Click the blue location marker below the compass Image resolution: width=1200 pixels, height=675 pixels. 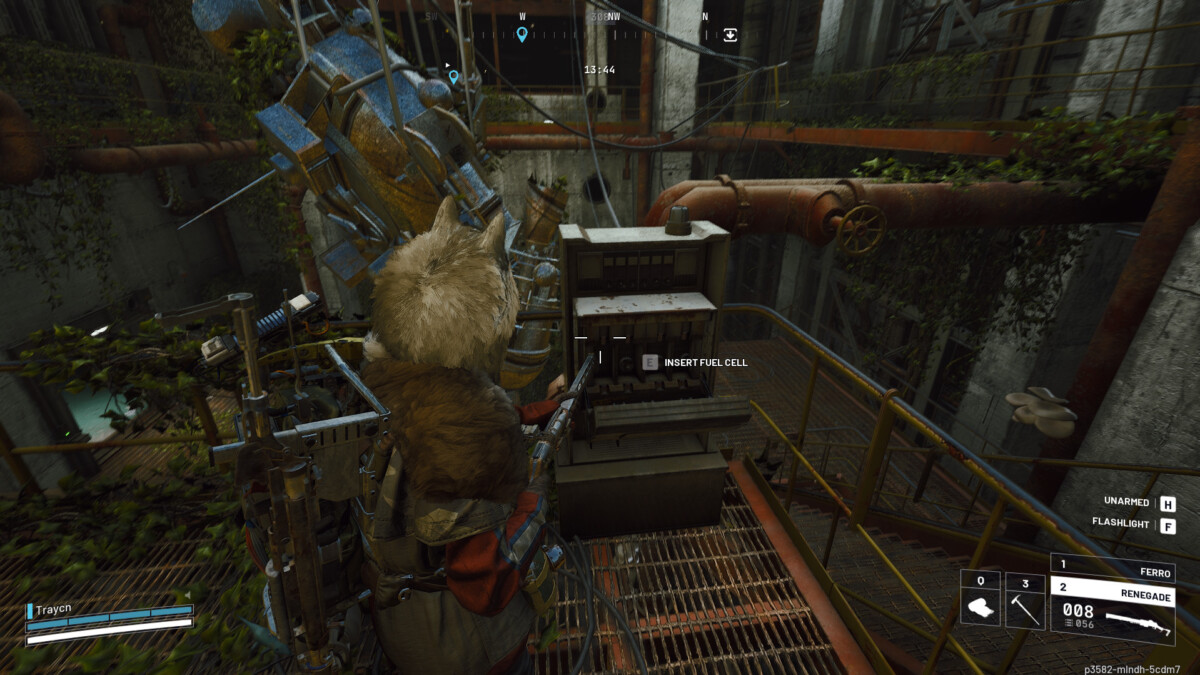coord(453,76)
